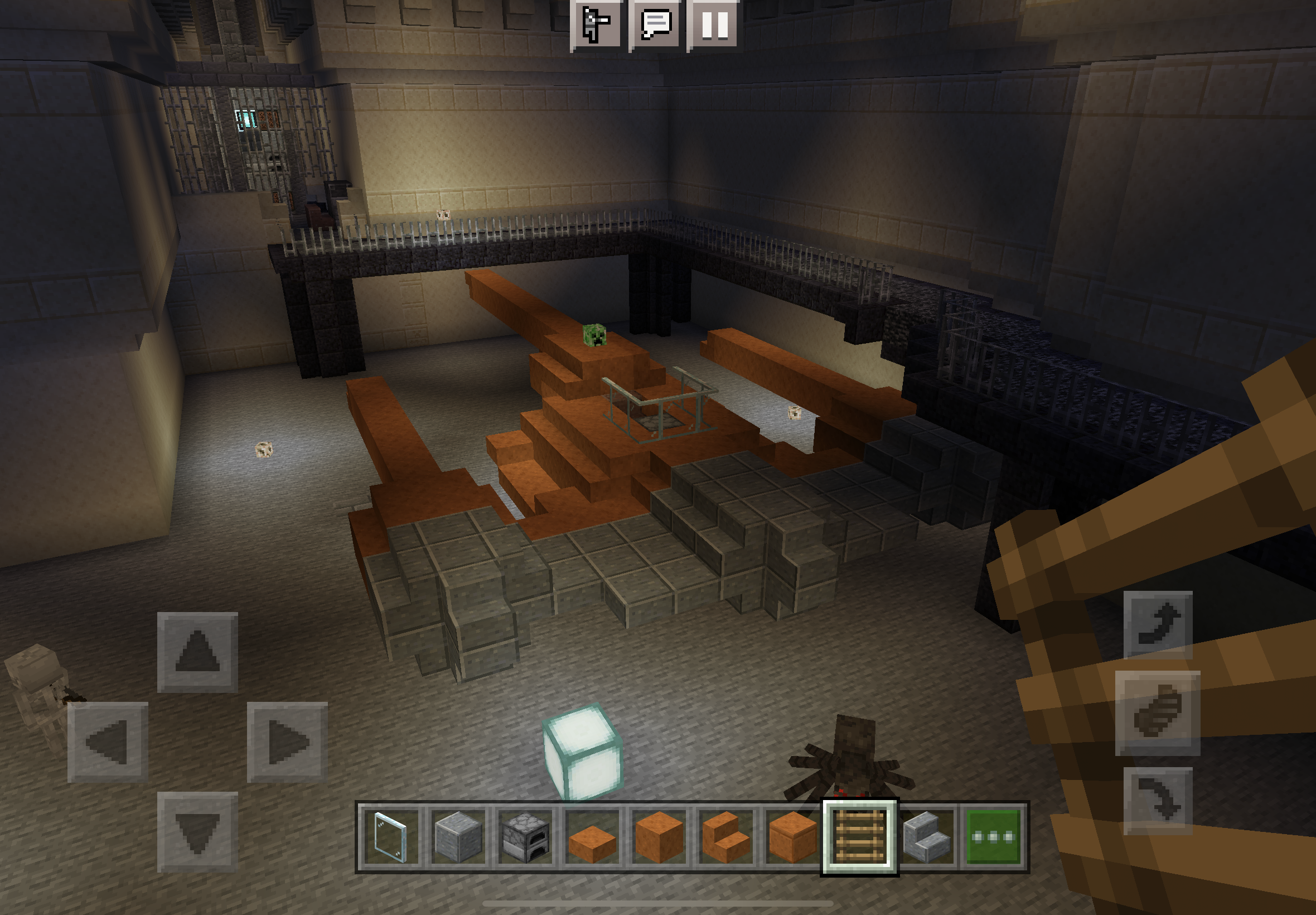The image size is (1316, 915).
Task: Choose the furnace in the hotbar
Action: pyautogui.click(x=525, y=837)
